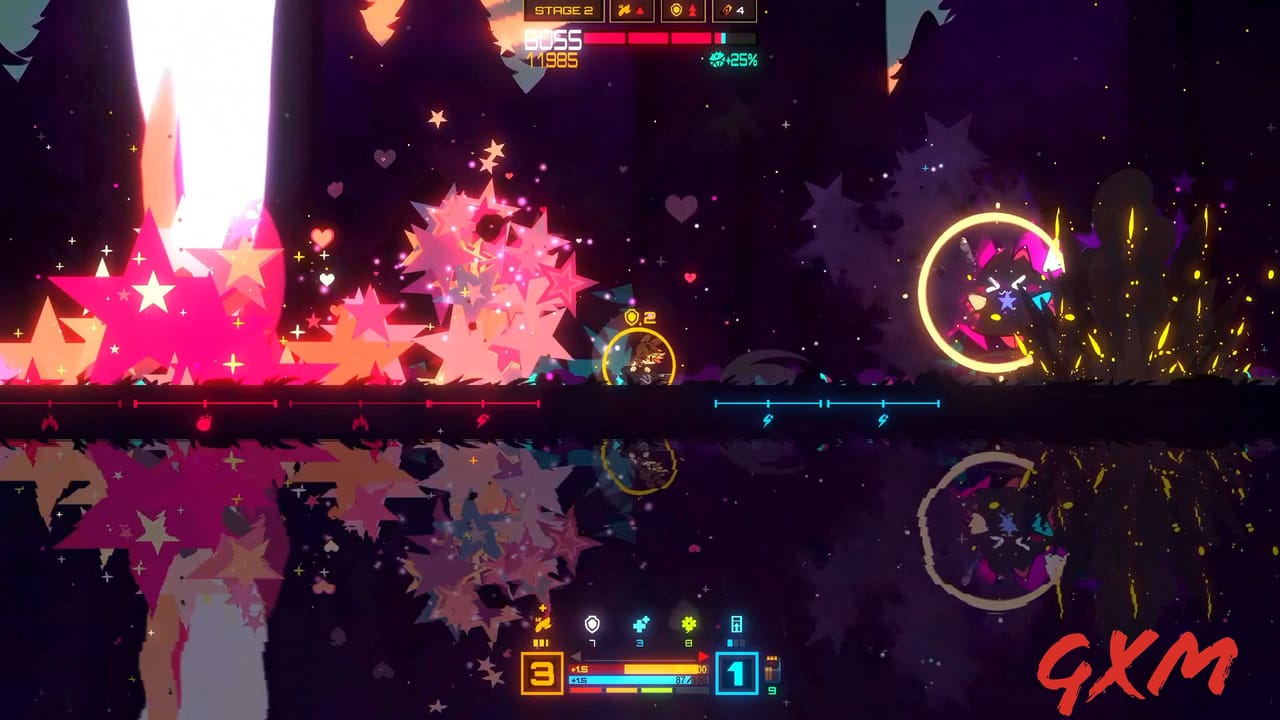Toggle the blue lightning marker on the right track
The image size is (1280, 720).
[x=767, y=419]
